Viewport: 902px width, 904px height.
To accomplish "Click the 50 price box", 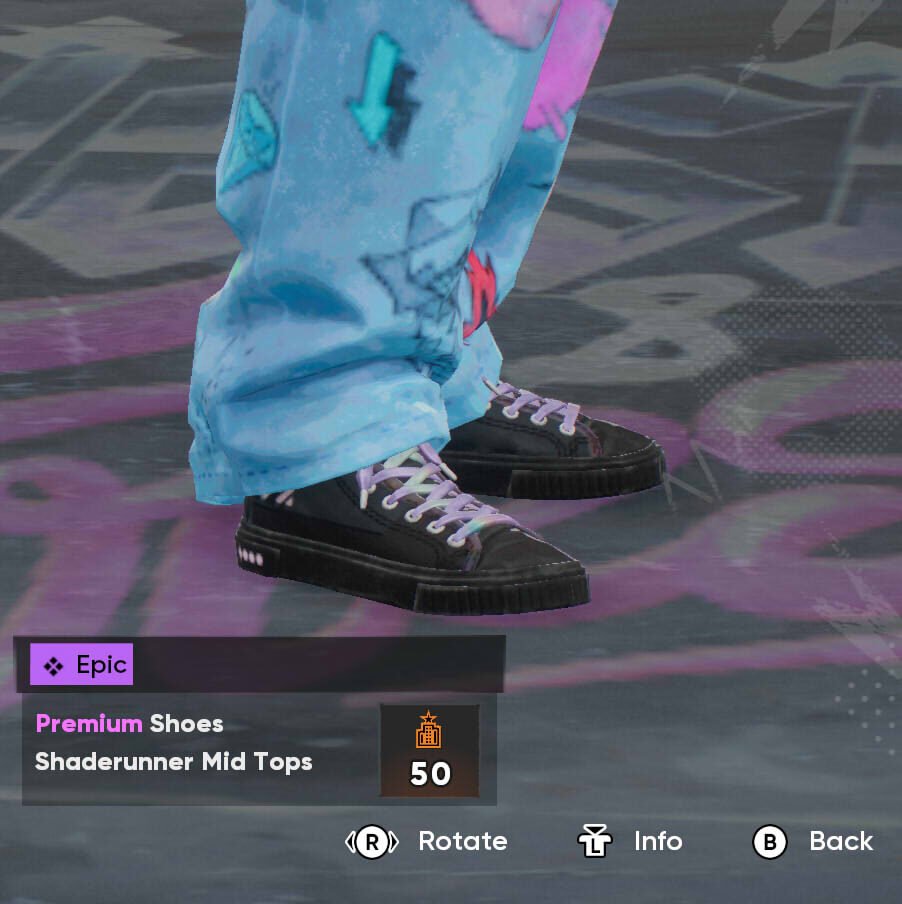I will click(x=429, y=750).
